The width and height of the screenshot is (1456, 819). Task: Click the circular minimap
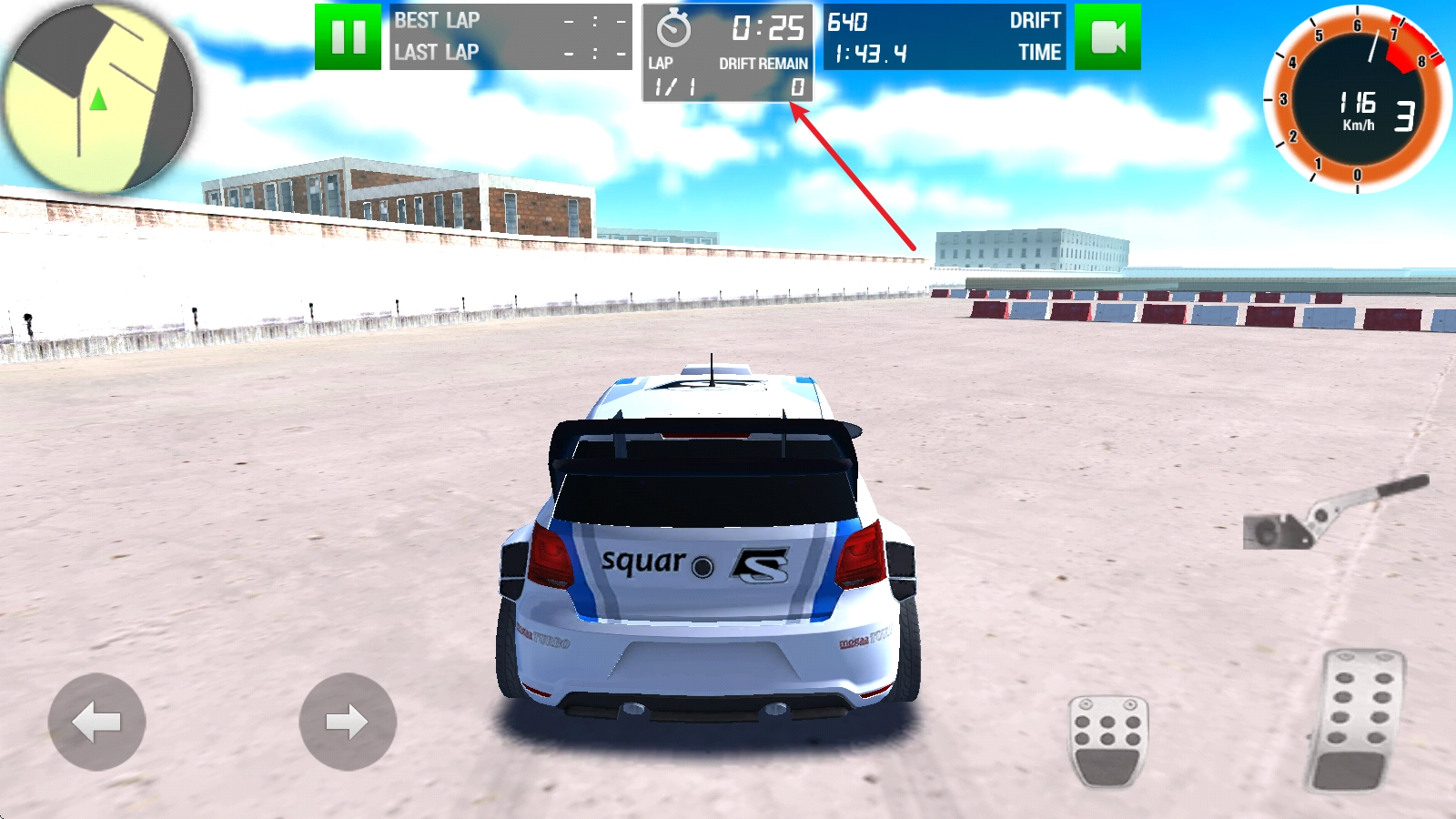pyautogui.click(x=97, y=97)
